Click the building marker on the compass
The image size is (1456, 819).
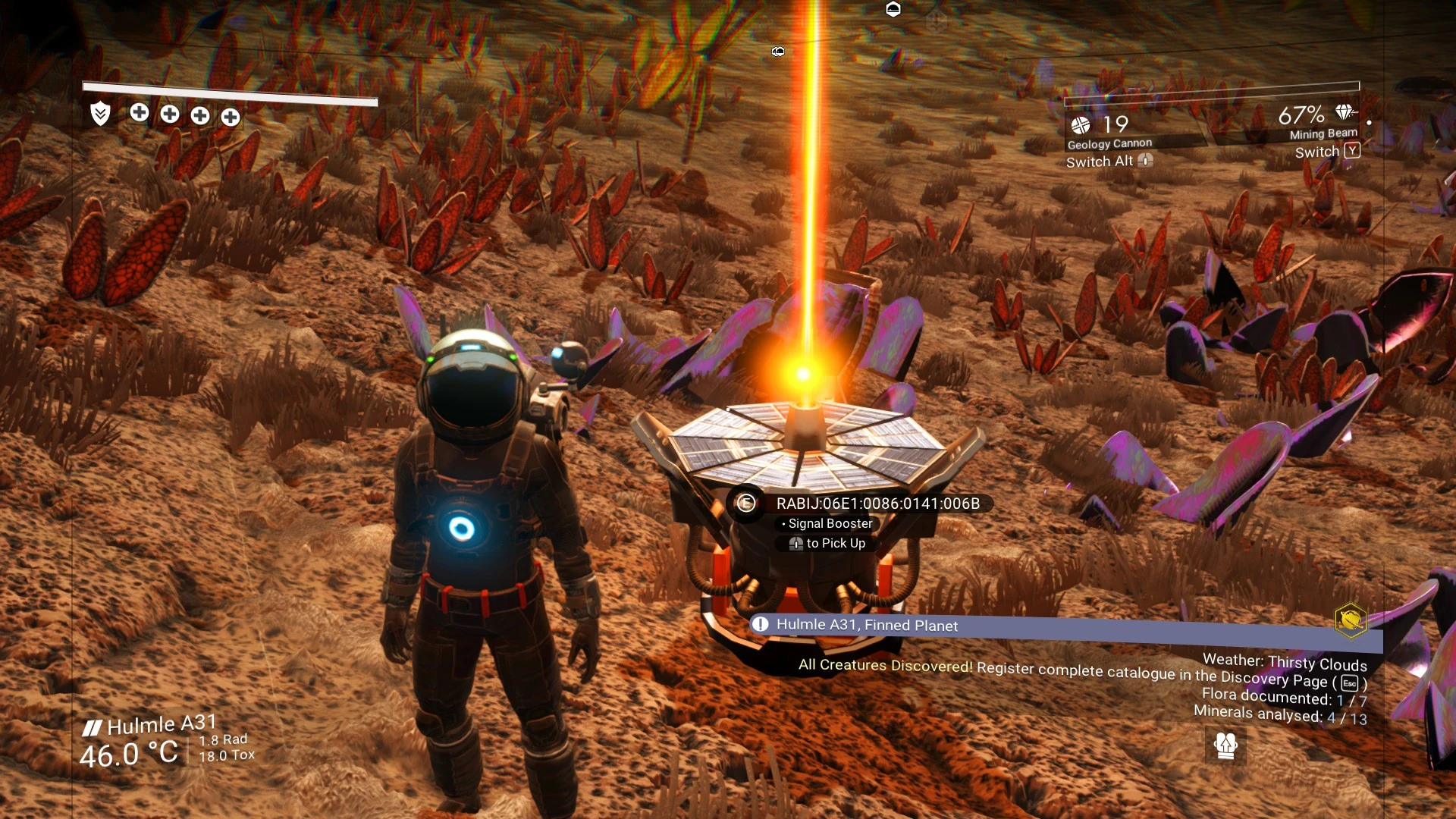[893, 9]
